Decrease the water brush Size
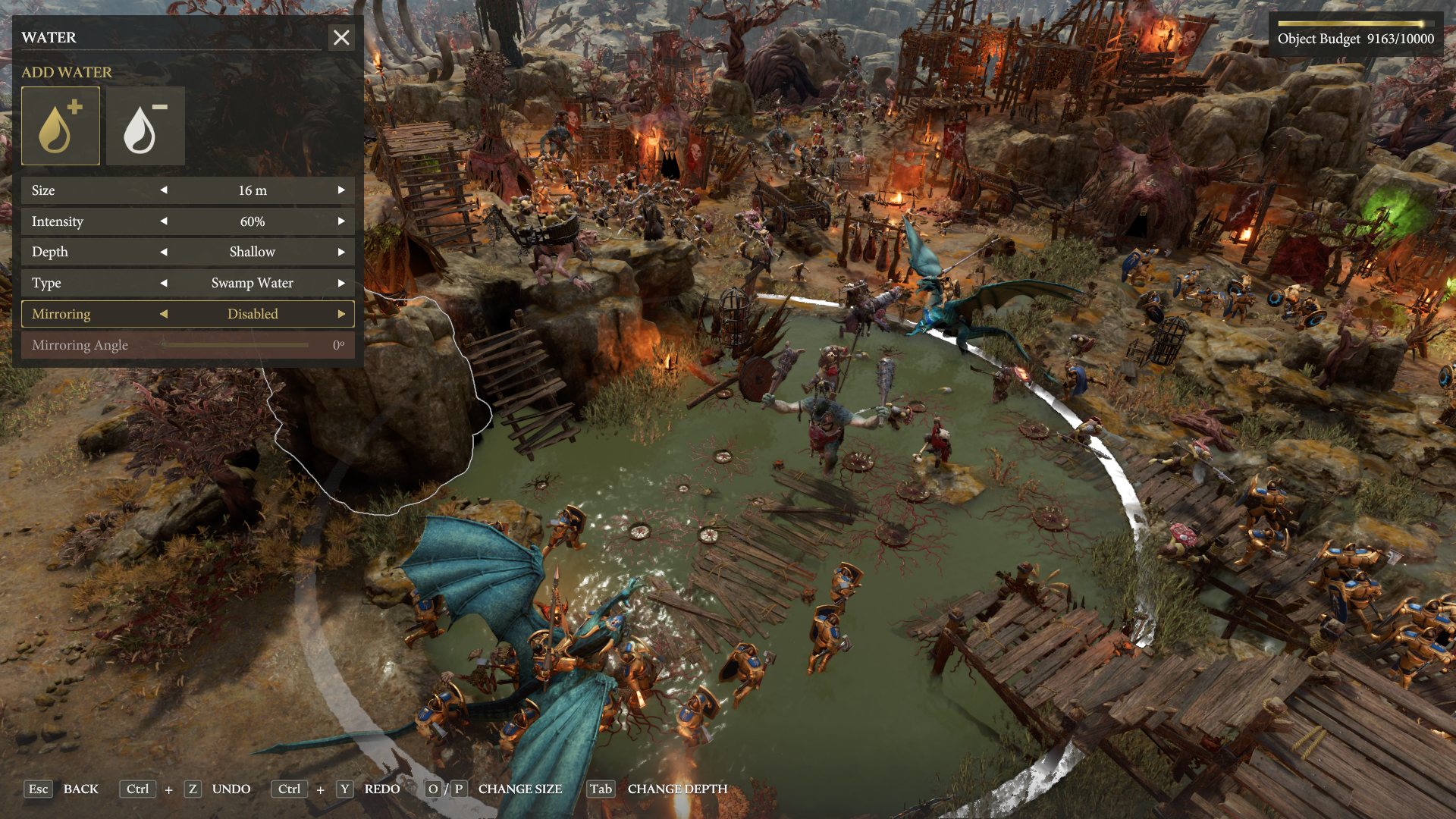Viewport: 1456px width, 819px height. tap(164, 190)
